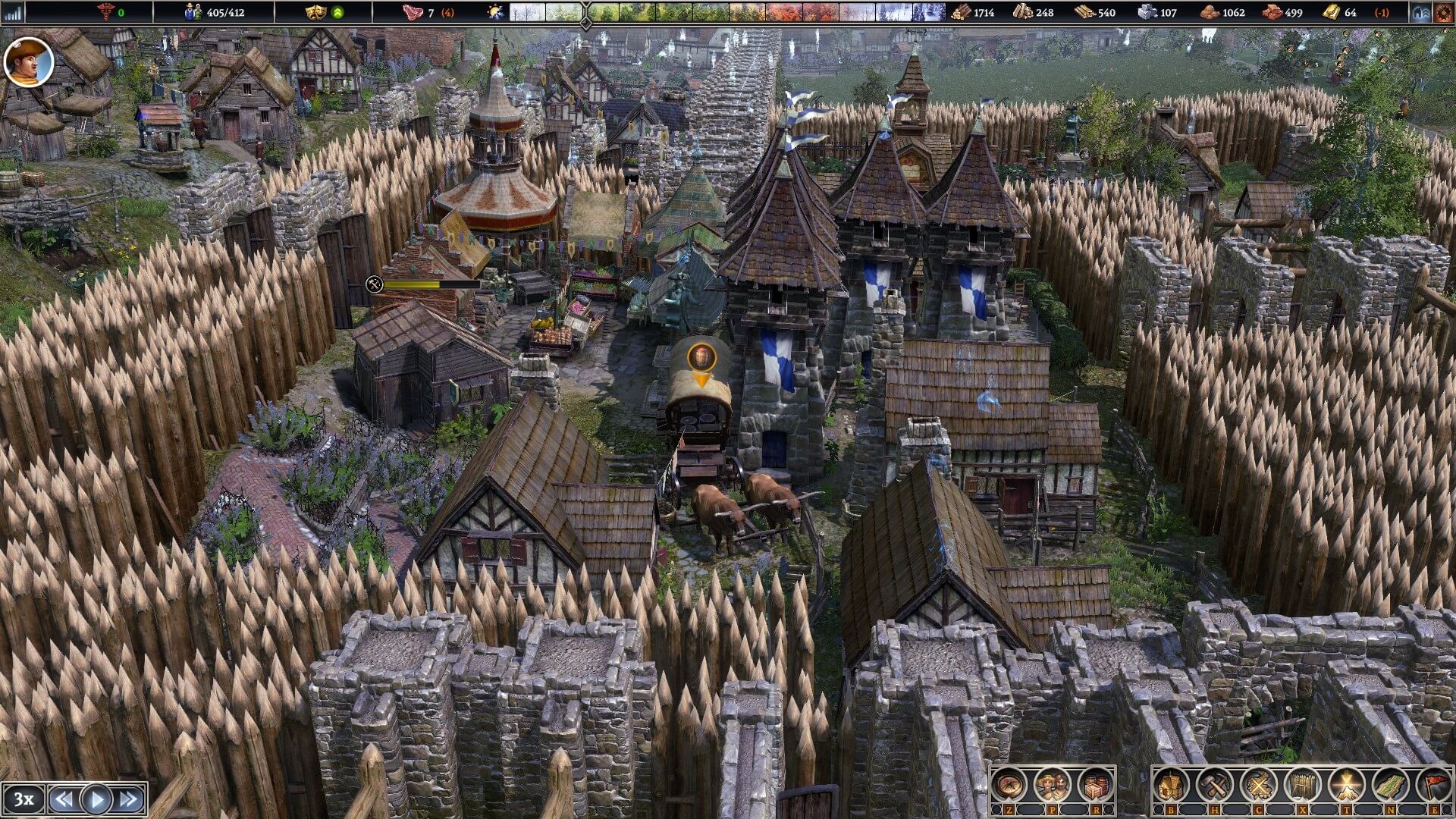This screenshot has width=1456, height=819.
Task: Click the blue houses icon button
Action: pos(1421,12)
